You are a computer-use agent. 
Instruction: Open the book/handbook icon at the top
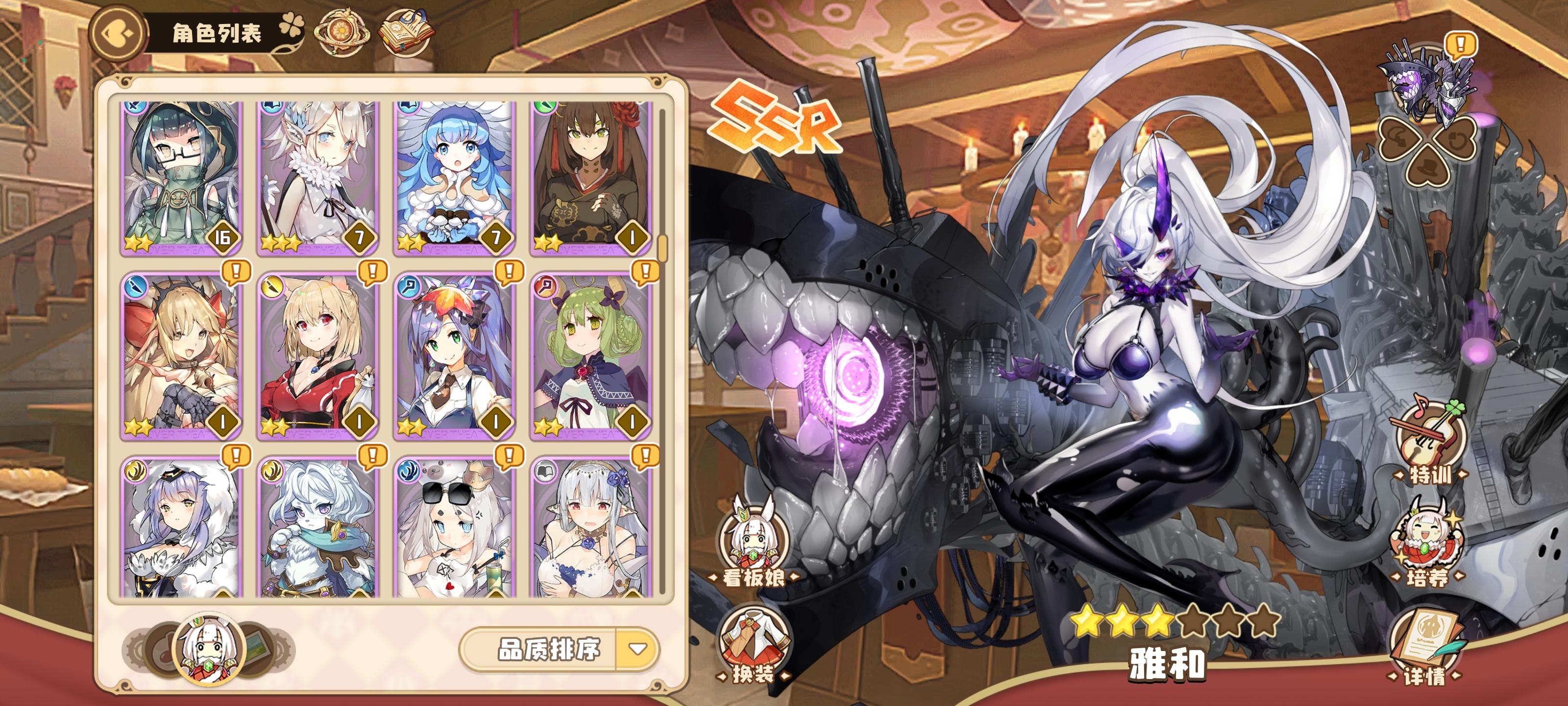click(410, 32)
